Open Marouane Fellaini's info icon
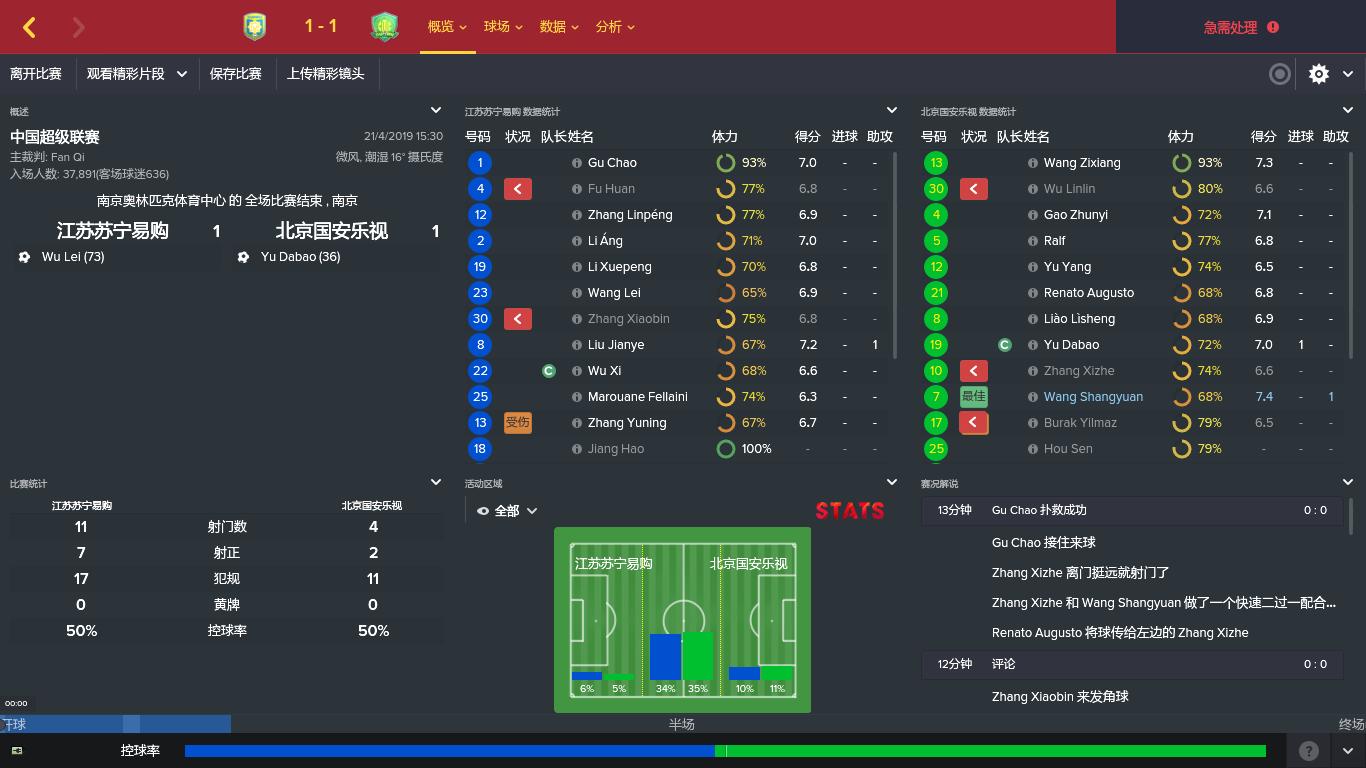This screenshot has height=768, width=1366. tap(577, 396)
